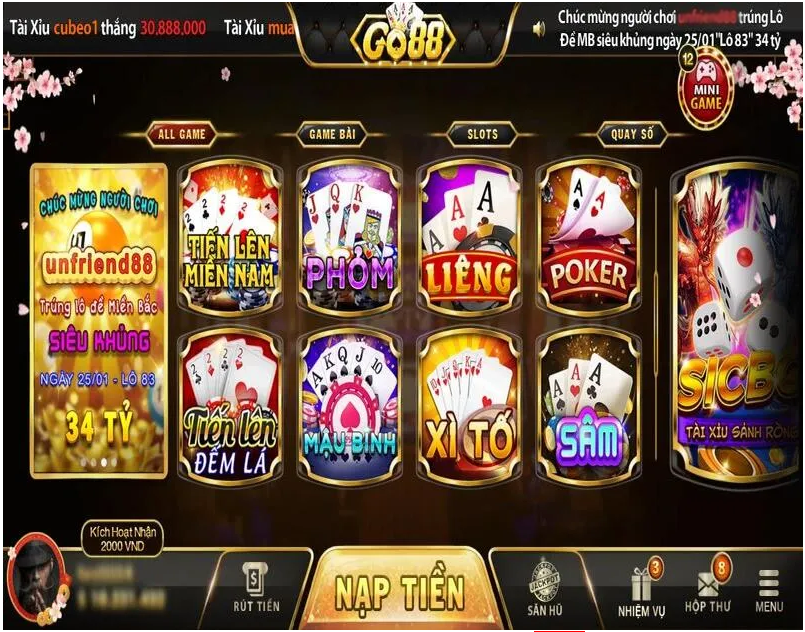This screenshot has width=805, height=632.
Task: Click the NẠP TIỀN deposit button
Action: click(398, 590)
